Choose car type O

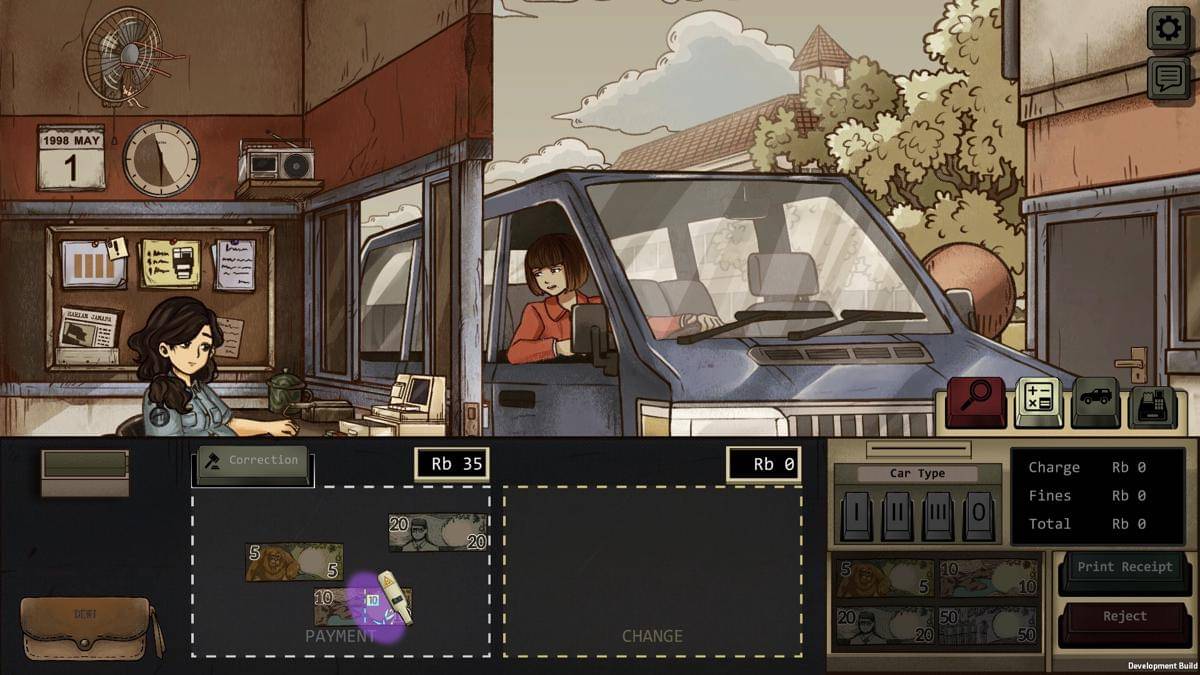click(x=978, y=516)
